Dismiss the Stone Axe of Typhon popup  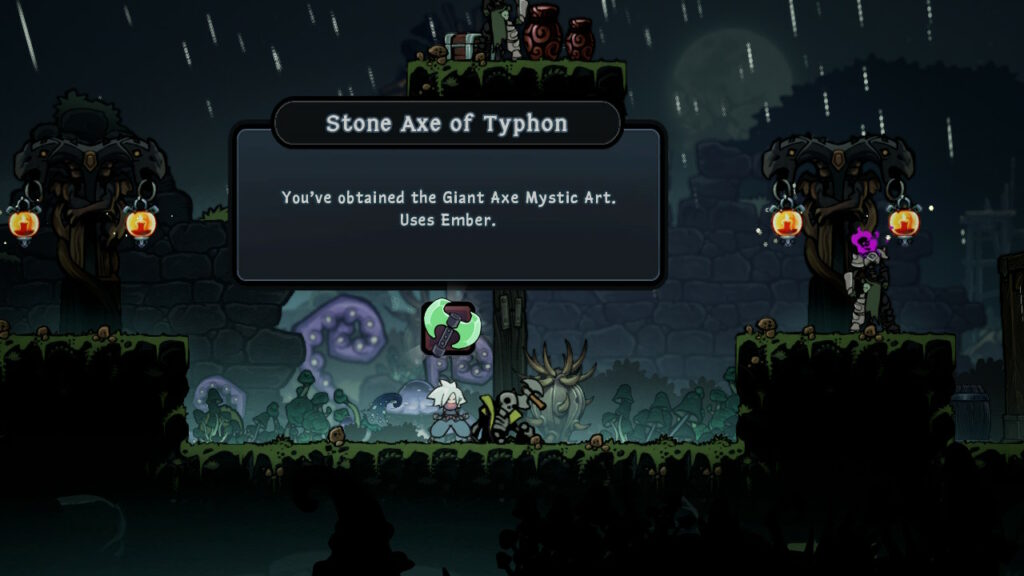(448, 205)
